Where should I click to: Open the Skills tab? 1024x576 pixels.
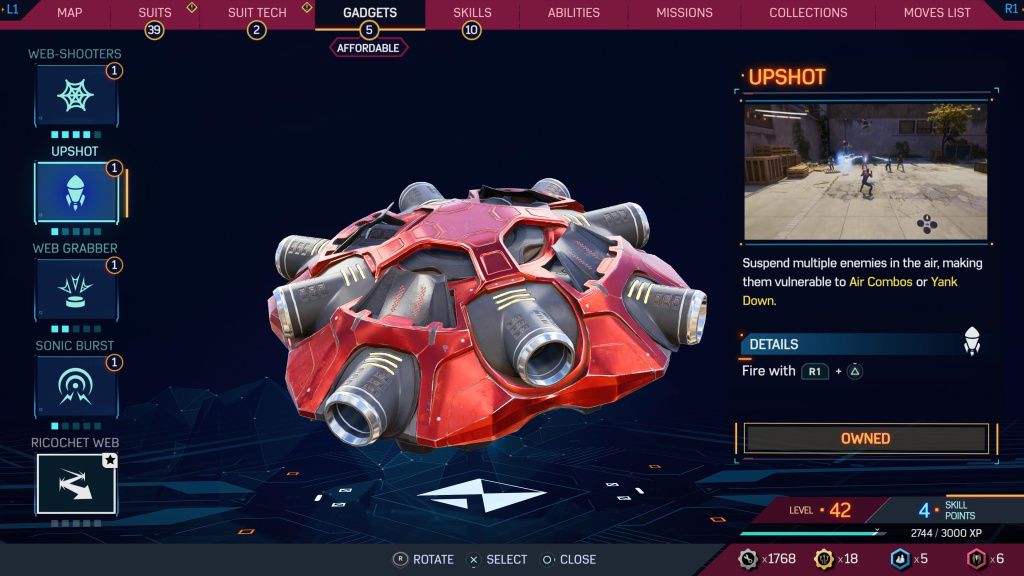pyautogui.click(x=472, y=13)
